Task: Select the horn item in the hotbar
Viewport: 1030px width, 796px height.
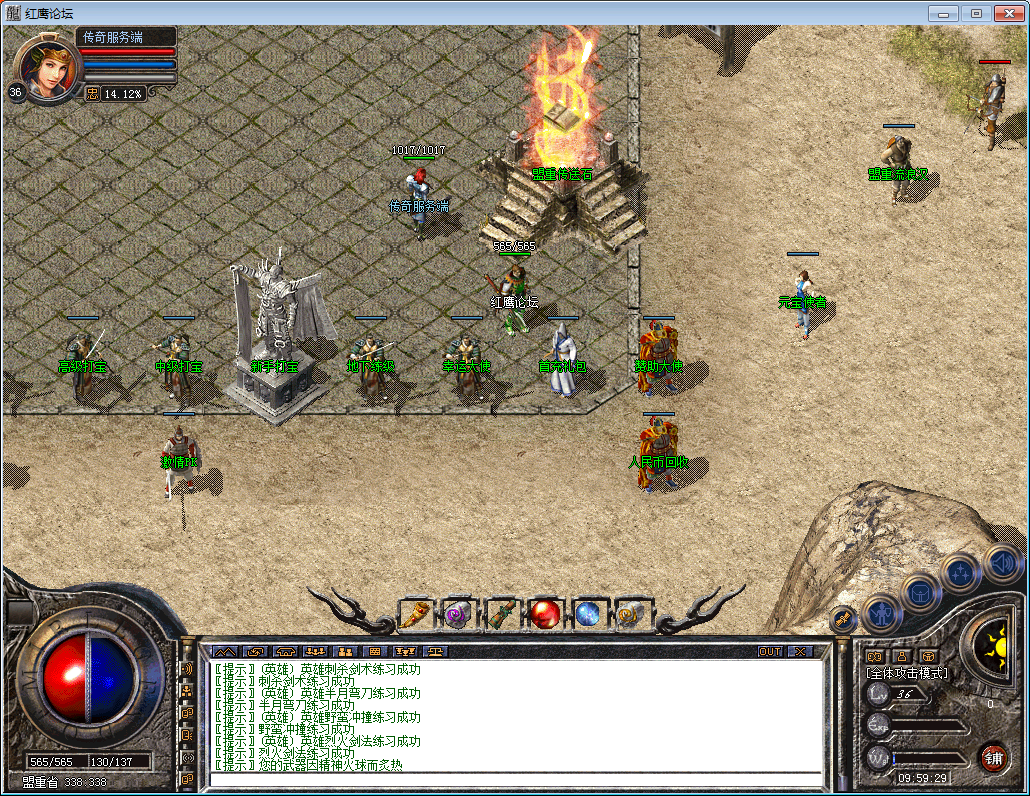Action: [415, 613]
